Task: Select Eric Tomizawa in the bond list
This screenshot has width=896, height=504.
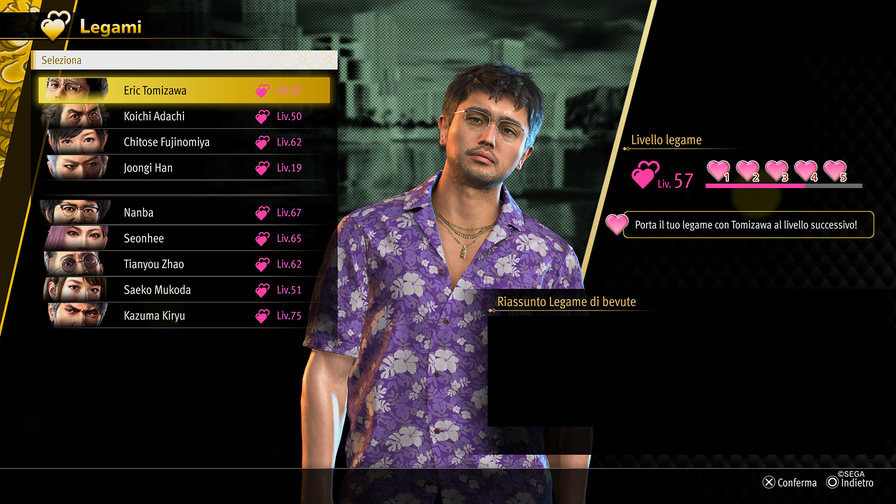Action: tap(183, 90)
